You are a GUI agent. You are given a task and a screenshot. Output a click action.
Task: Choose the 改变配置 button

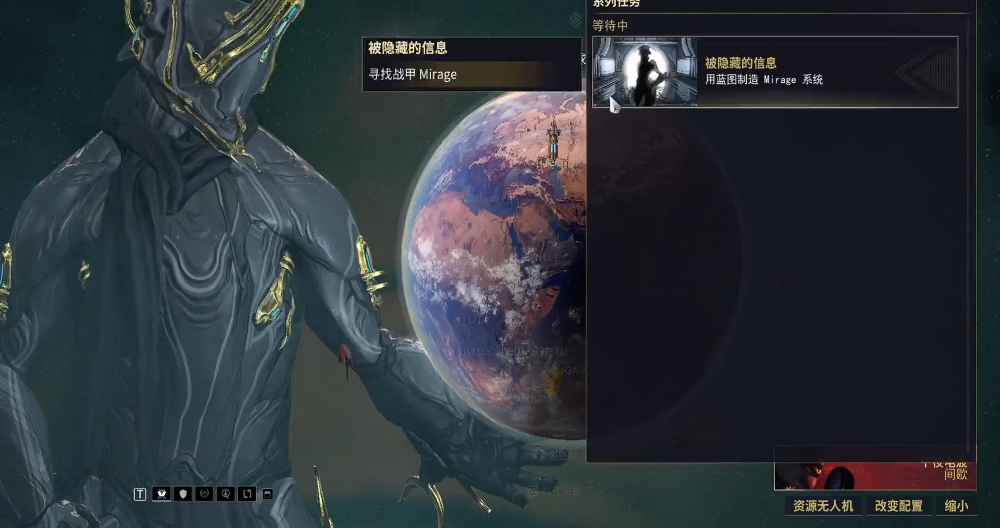[x=899, y=506]
